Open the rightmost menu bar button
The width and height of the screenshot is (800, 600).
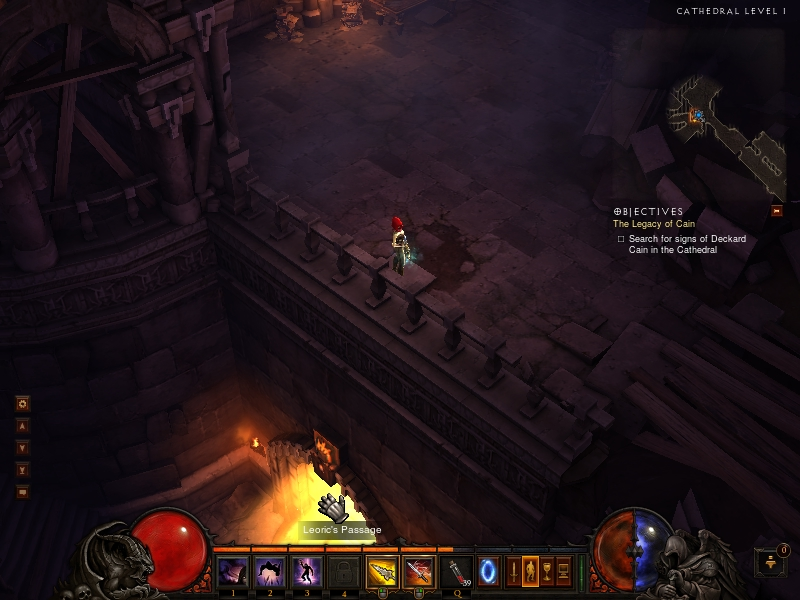(x=563, y=571)
